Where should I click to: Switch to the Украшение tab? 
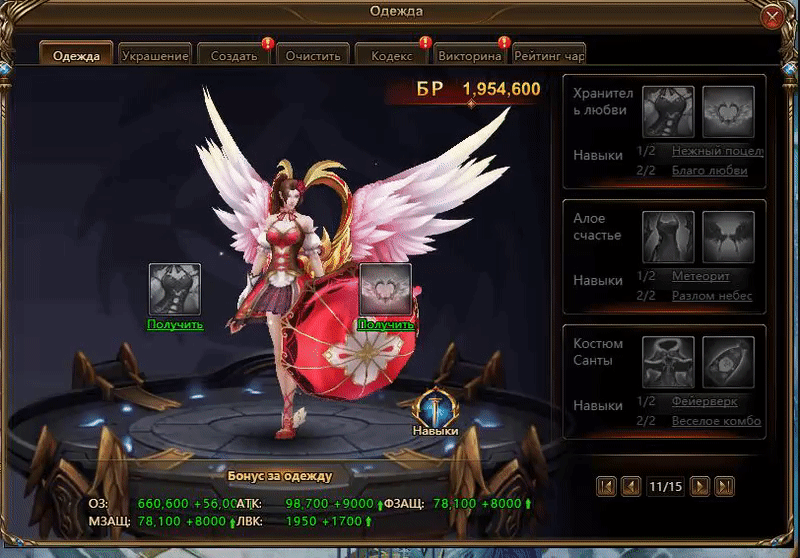click(x=155, y=56)
